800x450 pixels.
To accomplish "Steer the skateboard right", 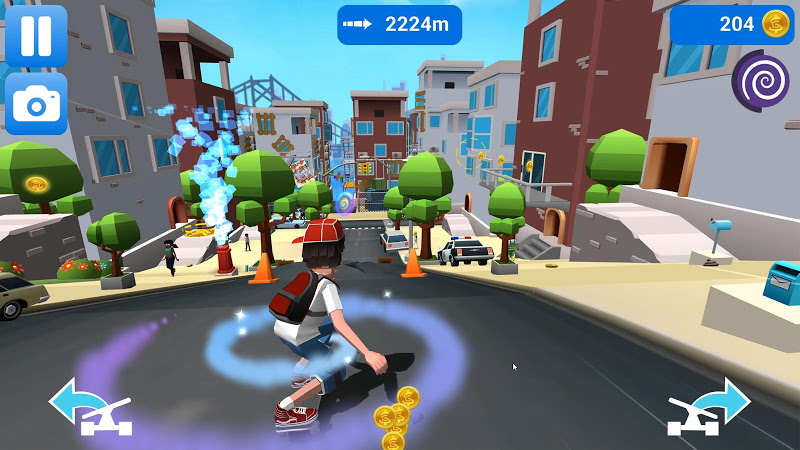I will [709, 406].
